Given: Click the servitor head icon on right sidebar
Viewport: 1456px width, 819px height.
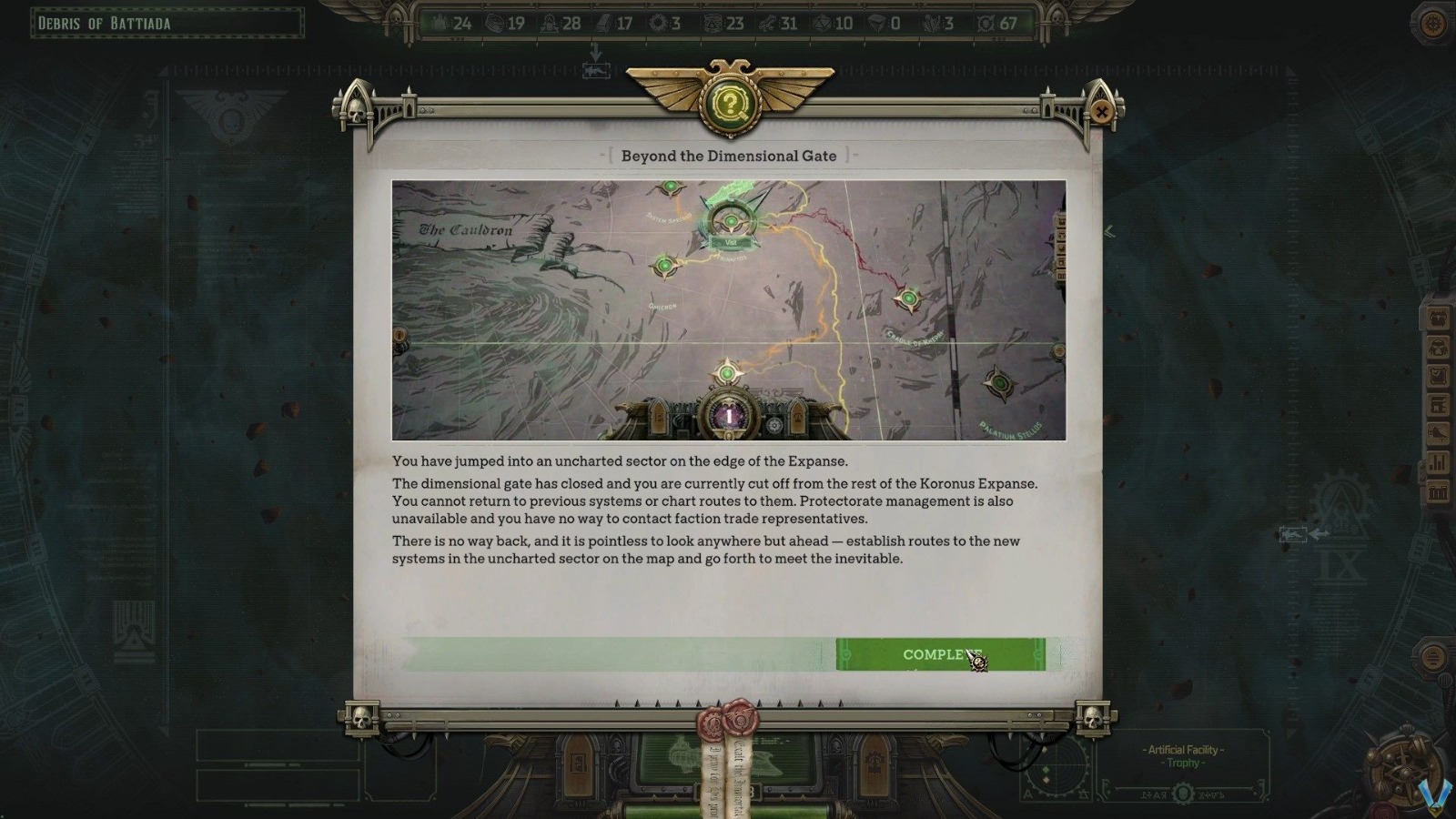Looking at the screenshot, I should 1438,348.
